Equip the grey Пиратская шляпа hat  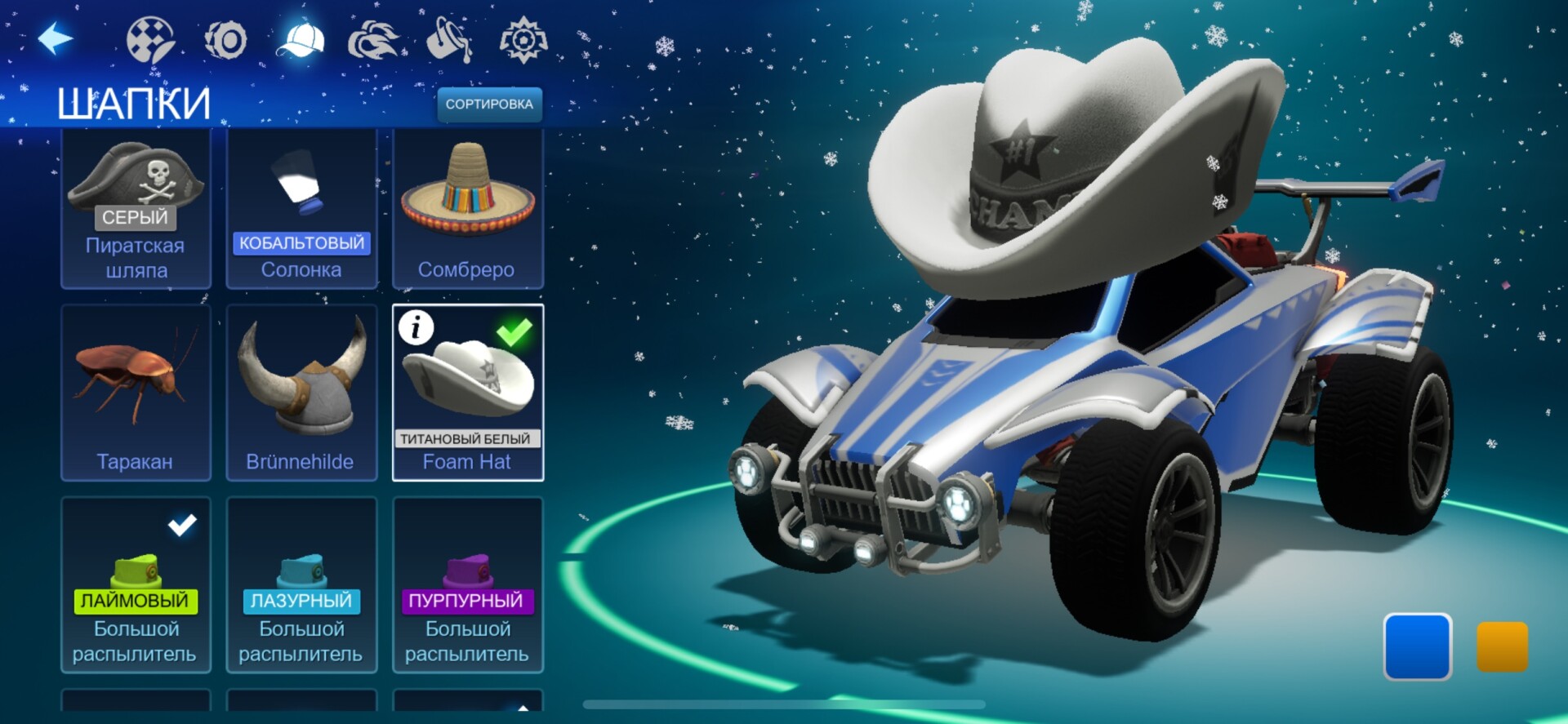(x=136, y=208)
